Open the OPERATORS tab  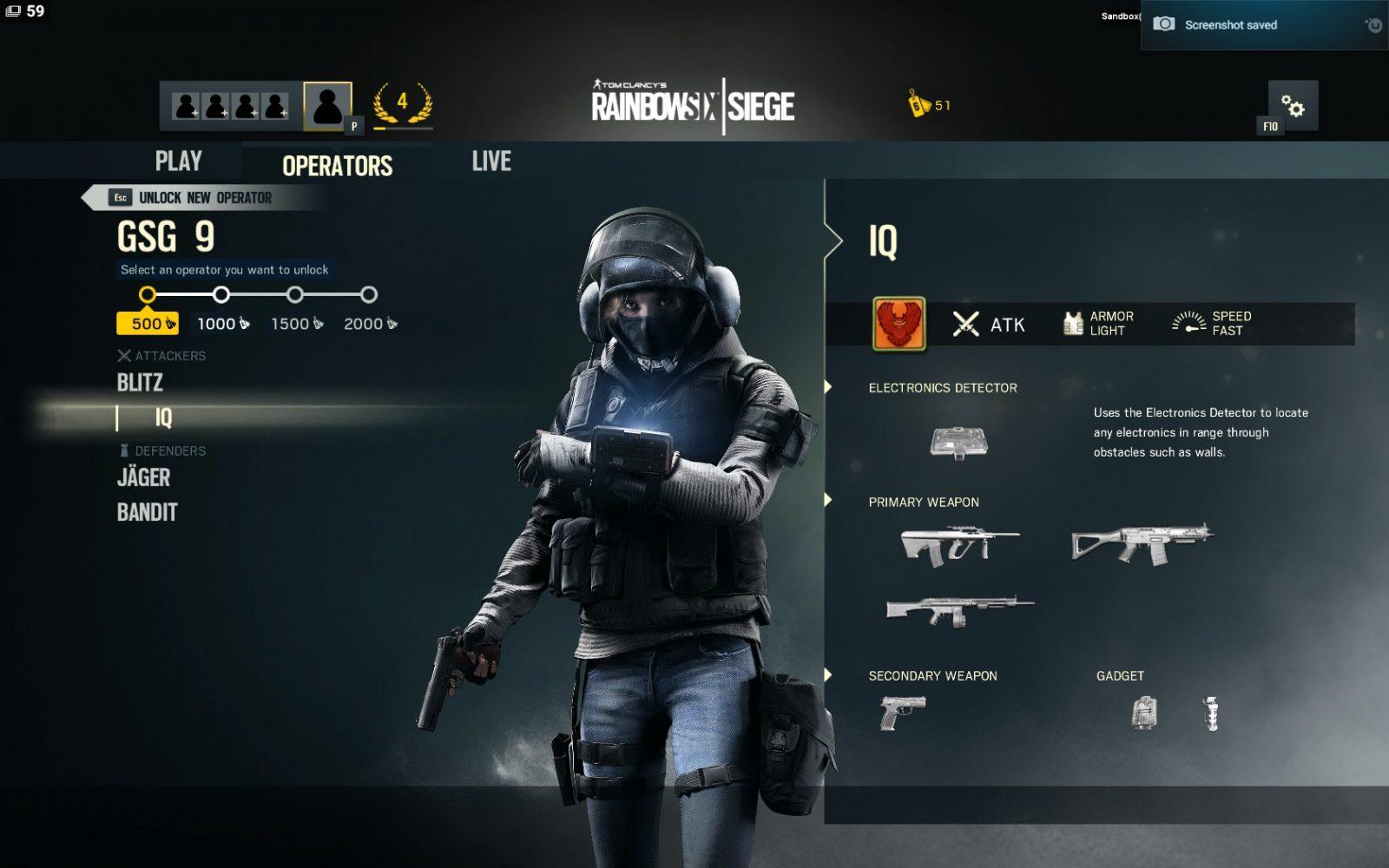(337, 165)
